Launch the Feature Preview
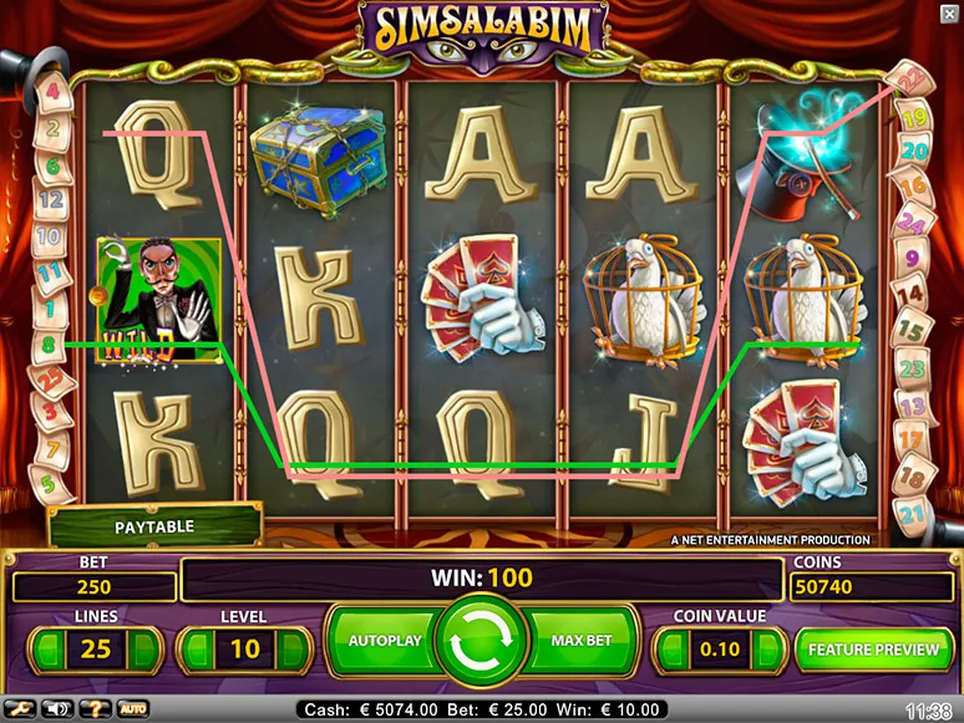 pyautogui.click(x=874, y=649)
